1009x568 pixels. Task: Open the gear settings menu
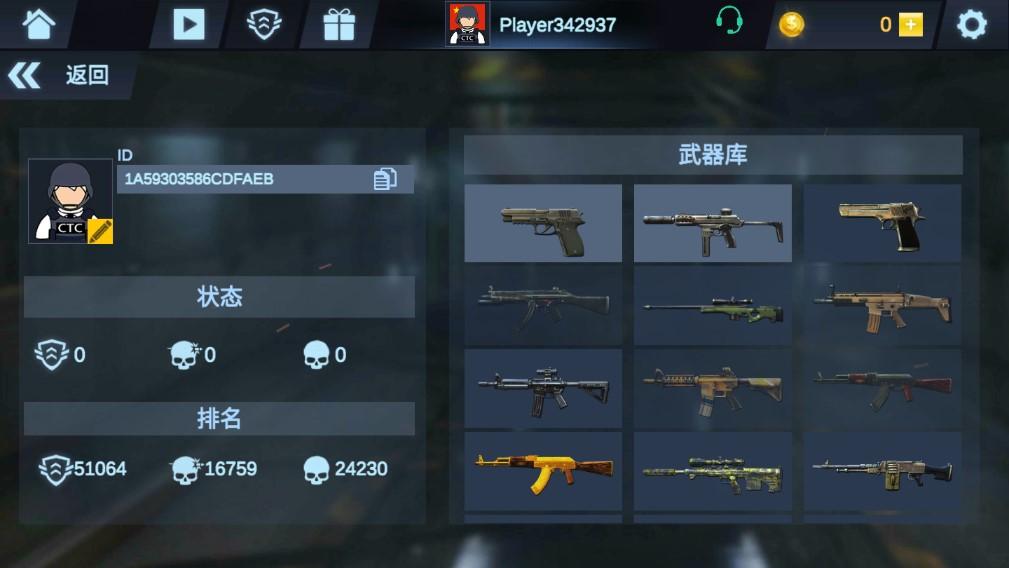tap(971, 25)
